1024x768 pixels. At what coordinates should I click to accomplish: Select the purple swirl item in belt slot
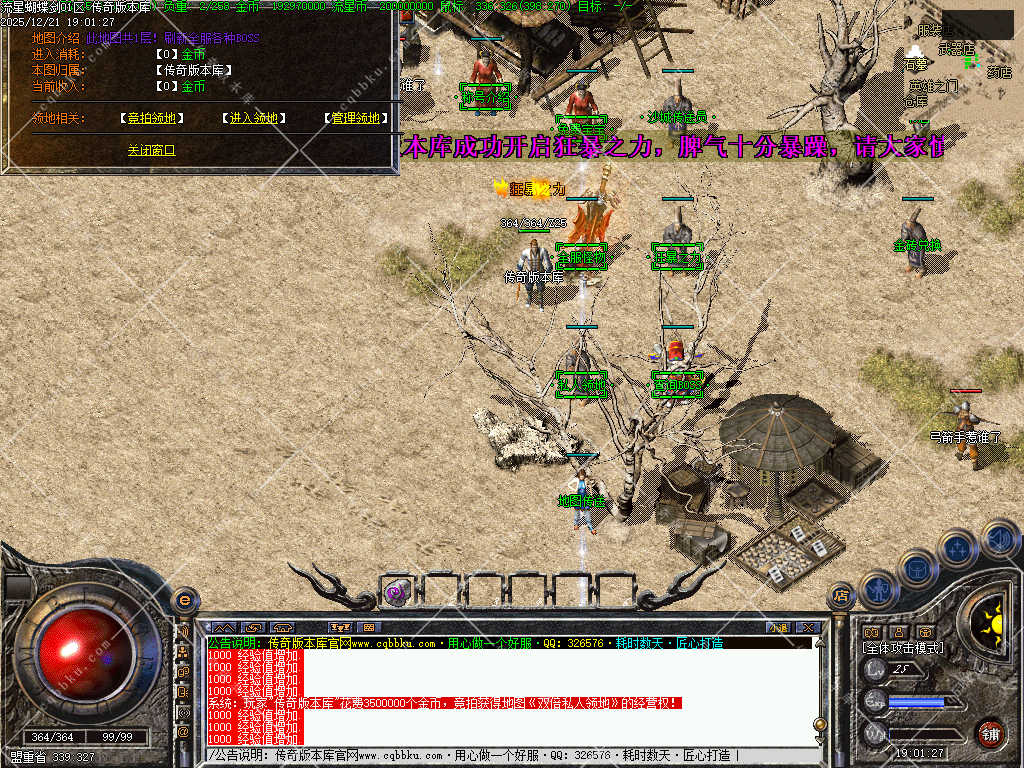[396, 592]
